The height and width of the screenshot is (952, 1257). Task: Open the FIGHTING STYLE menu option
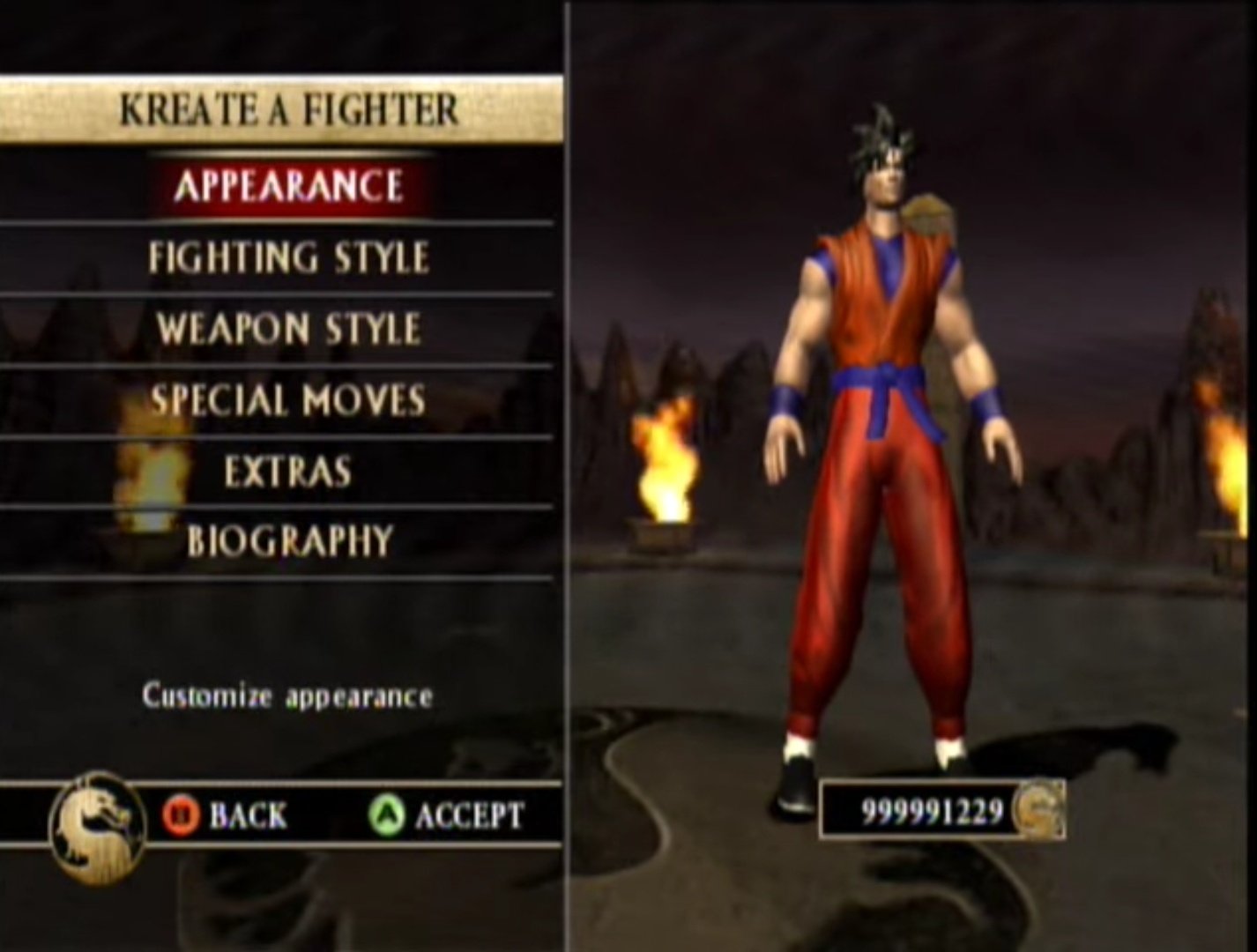[291, 256]
